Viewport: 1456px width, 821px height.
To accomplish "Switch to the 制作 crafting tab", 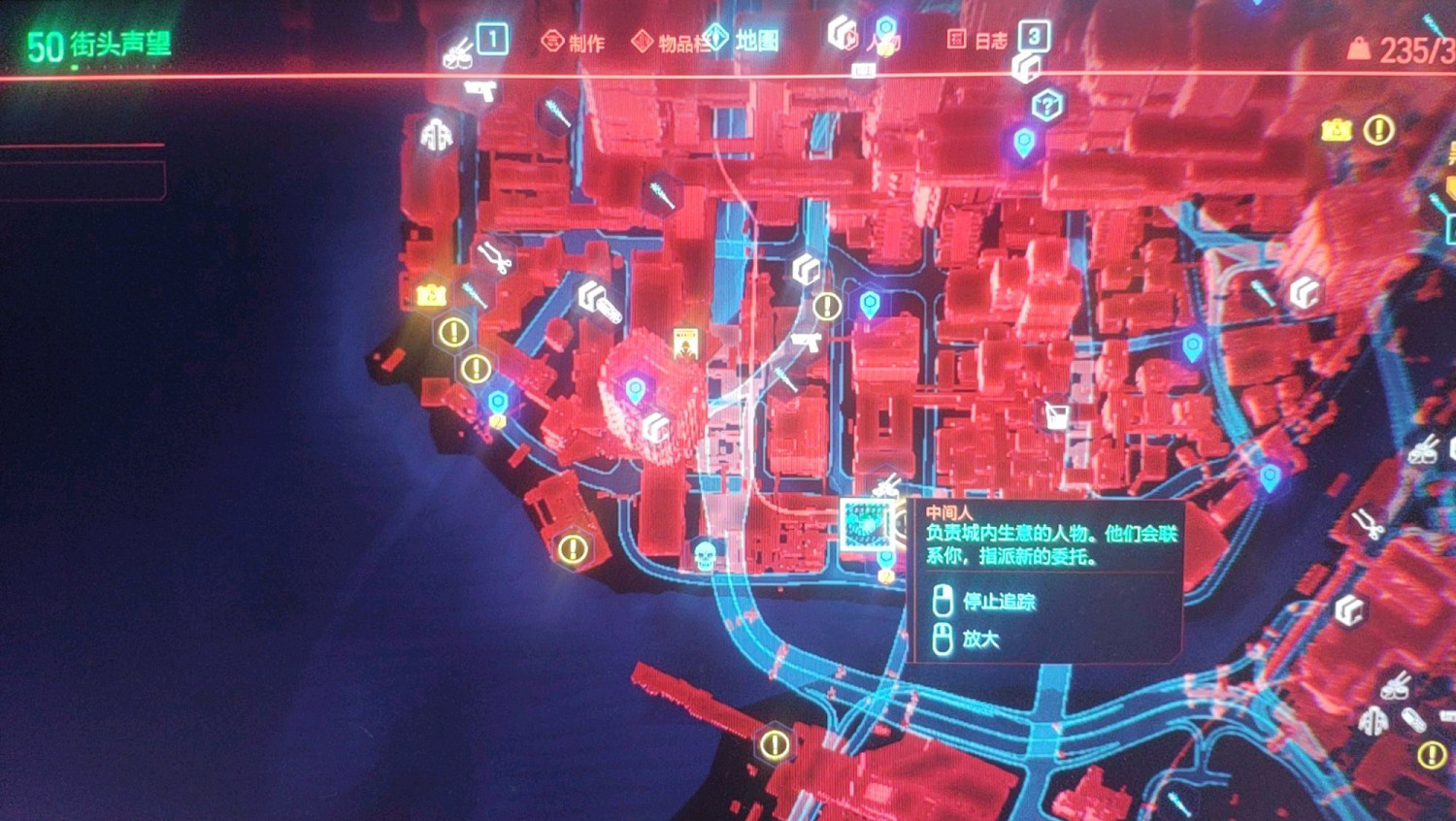I will [585, 43].
